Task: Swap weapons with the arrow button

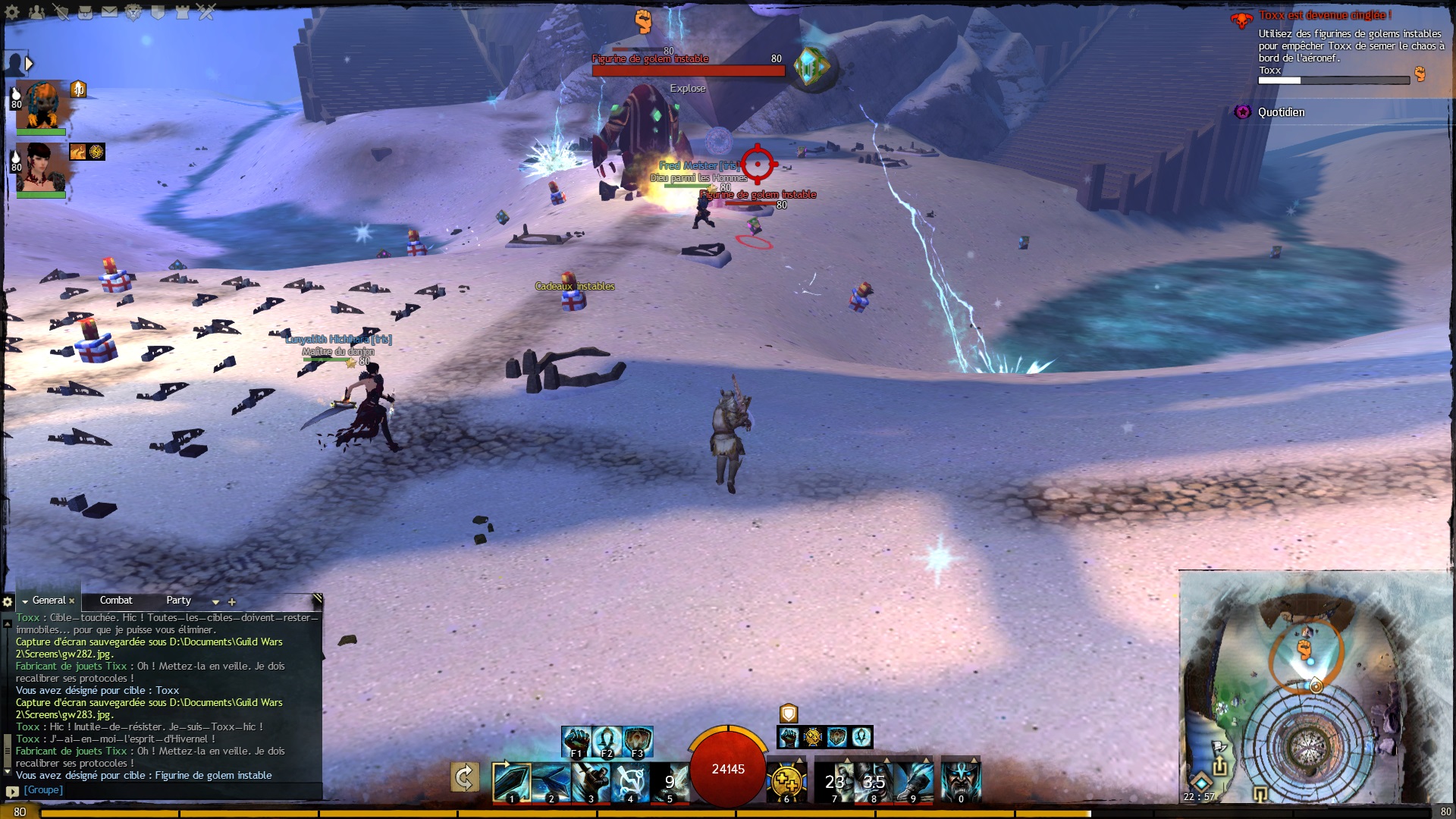Action: point(464,777)
